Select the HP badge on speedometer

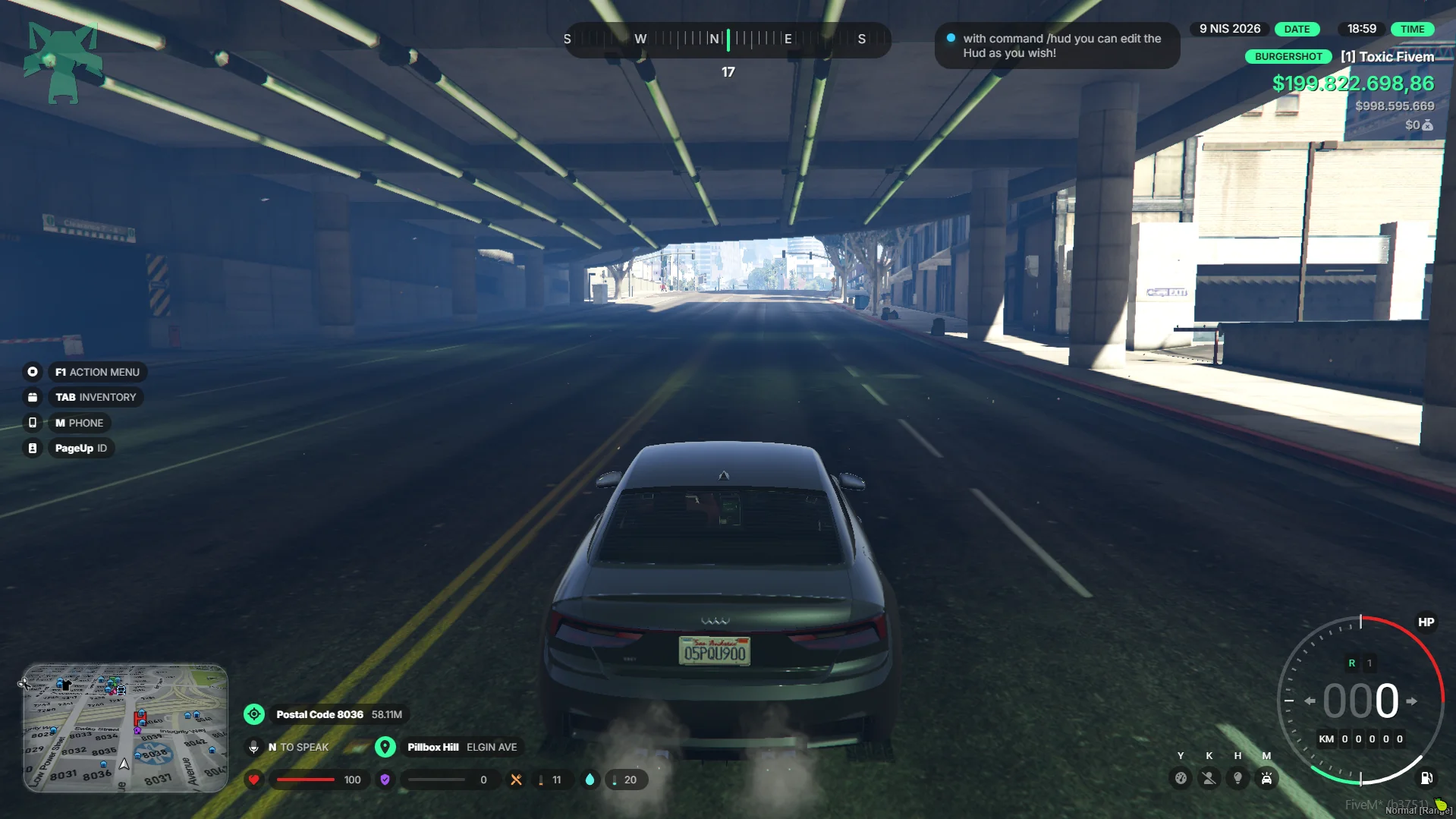point(1426,622)
